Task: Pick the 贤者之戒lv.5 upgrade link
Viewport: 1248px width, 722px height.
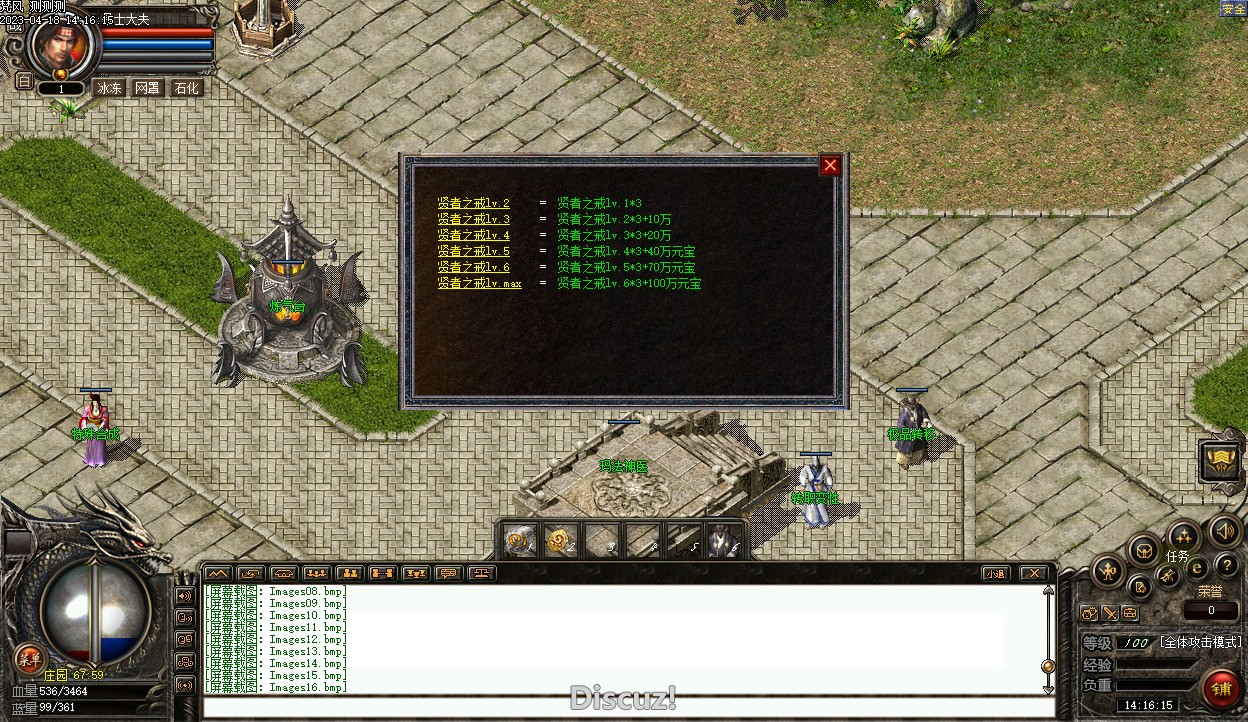Action: [x=473, y=251]
